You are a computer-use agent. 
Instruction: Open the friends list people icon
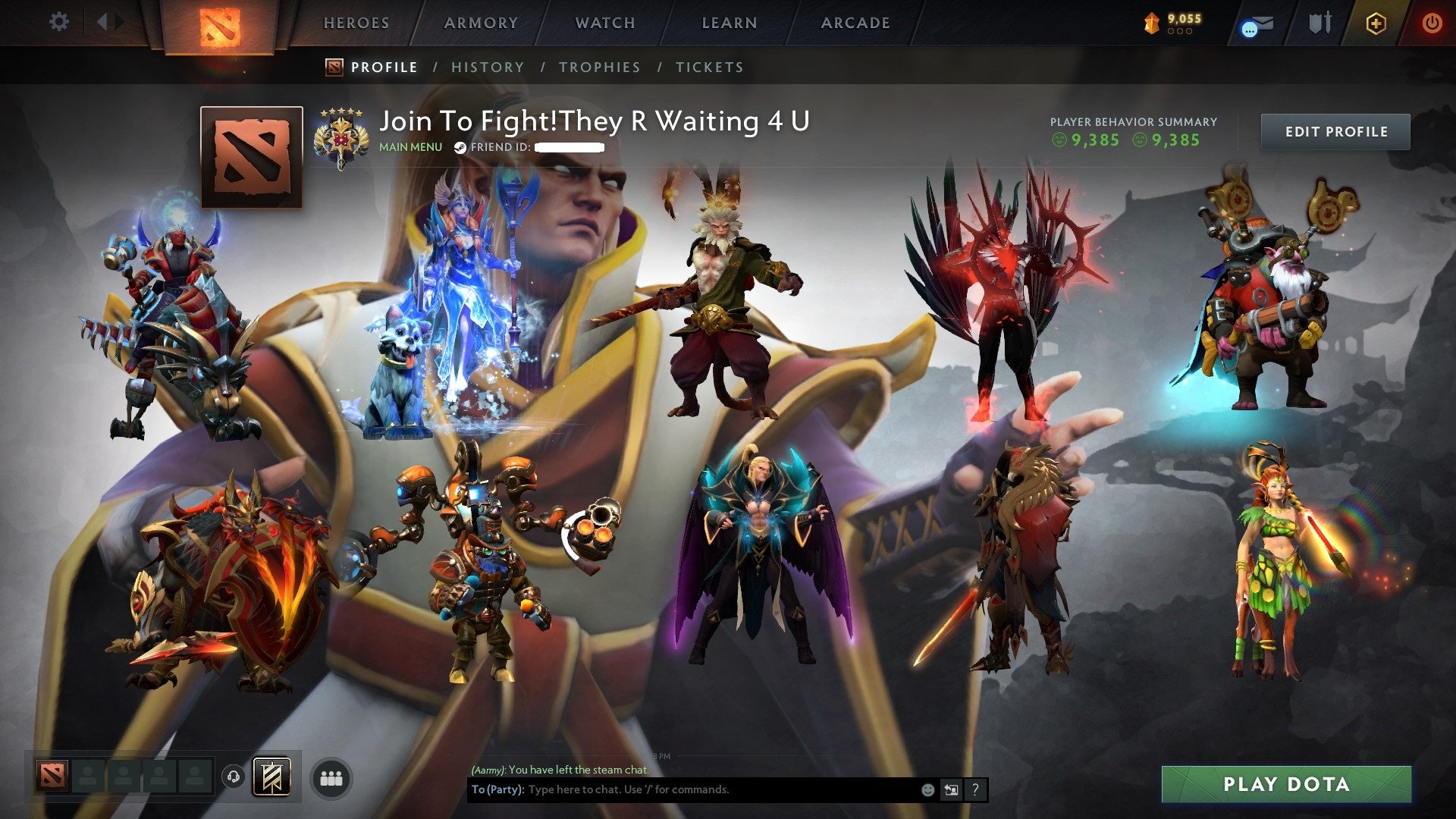pyautogui.click(x=331, y=777)
